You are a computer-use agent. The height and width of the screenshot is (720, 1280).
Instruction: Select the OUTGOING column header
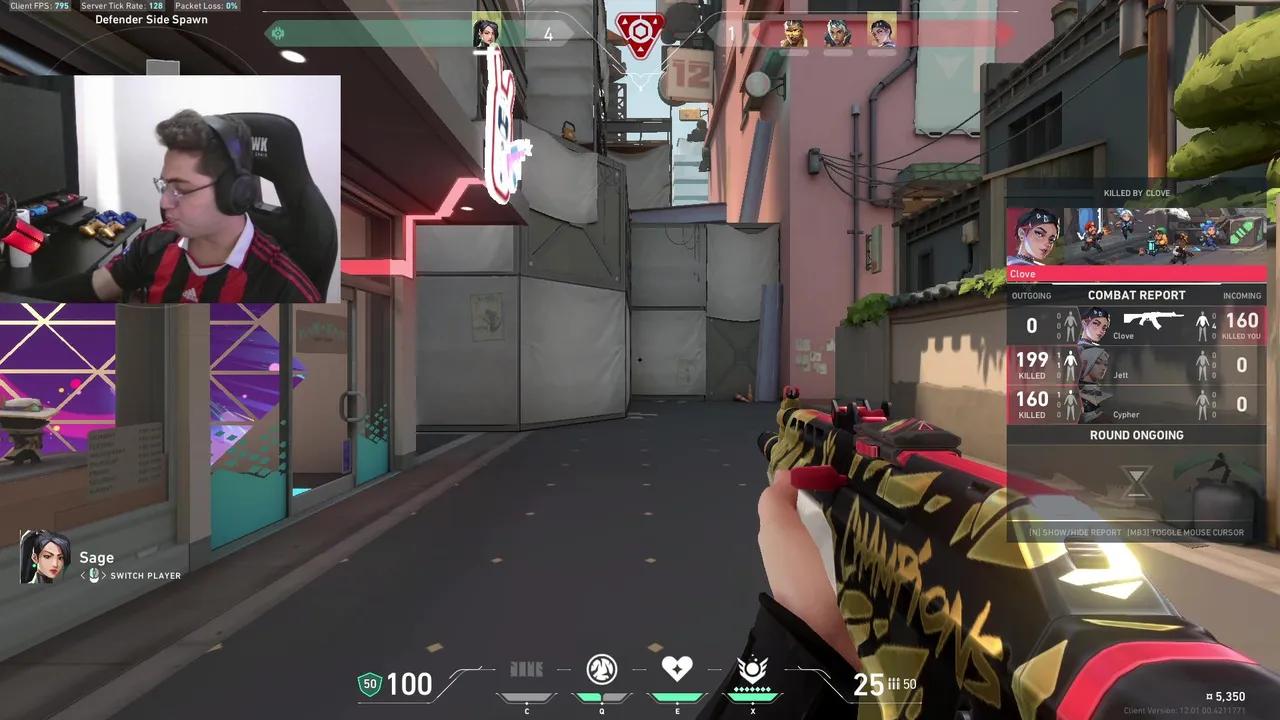pyautogui.click(x=1032, y=295)
